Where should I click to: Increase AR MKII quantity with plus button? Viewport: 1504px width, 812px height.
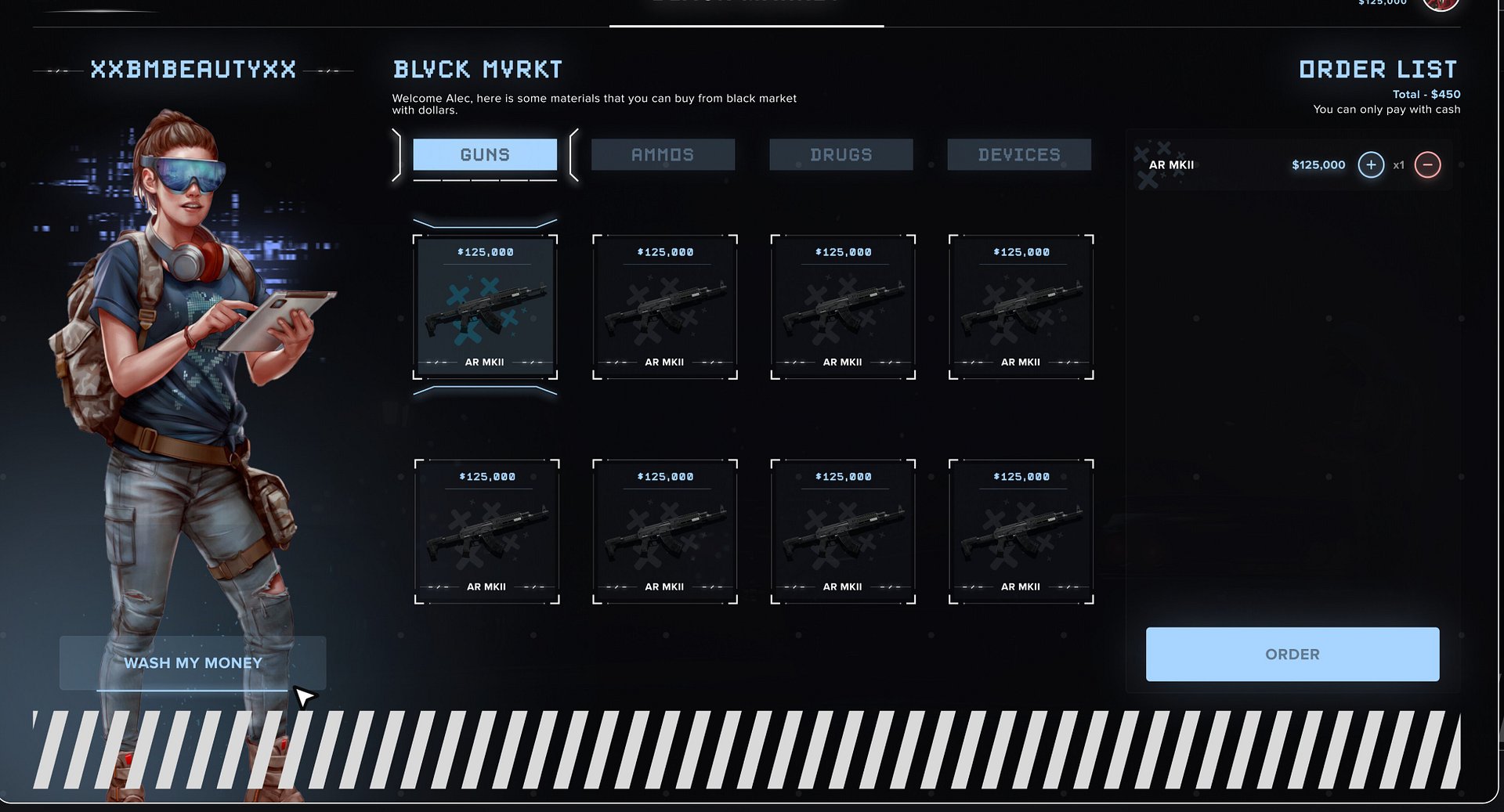pyautogui.click(x=1371, y=165)
